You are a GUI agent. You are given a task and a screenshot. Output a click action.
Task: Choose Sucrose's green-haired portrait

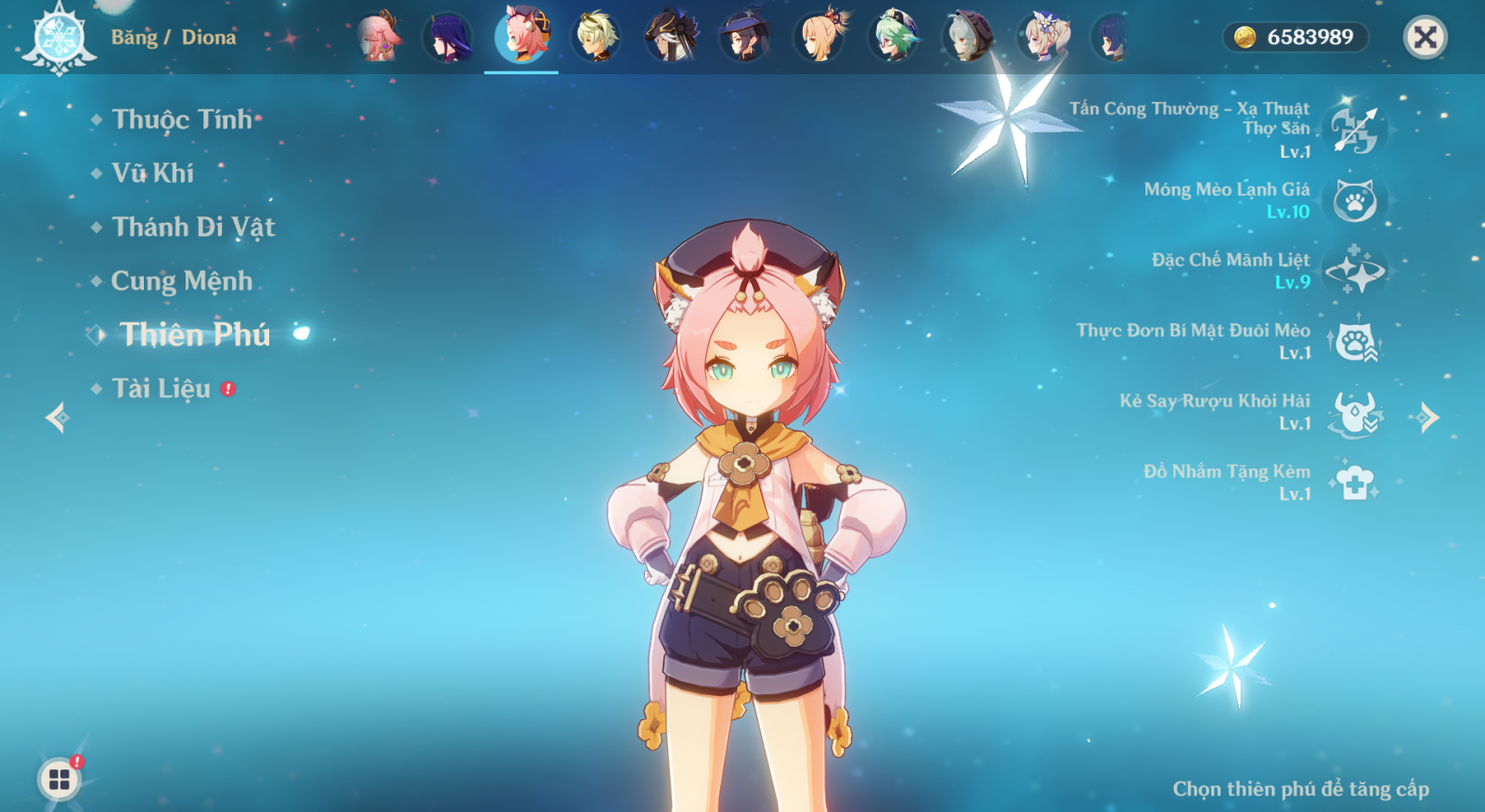895,37
